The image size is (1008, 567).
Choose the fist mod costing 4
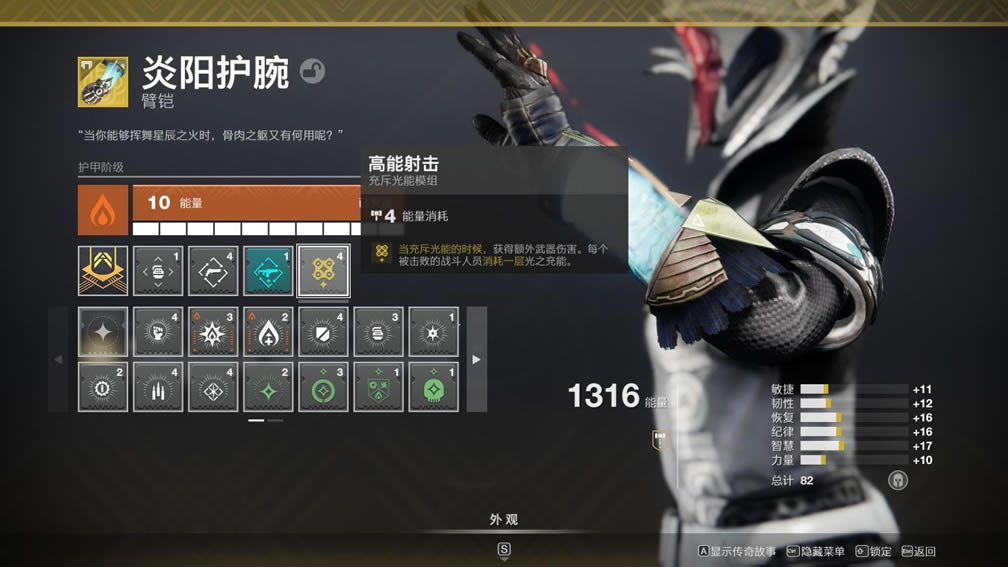pyautogui.click(x=158, y=332)
